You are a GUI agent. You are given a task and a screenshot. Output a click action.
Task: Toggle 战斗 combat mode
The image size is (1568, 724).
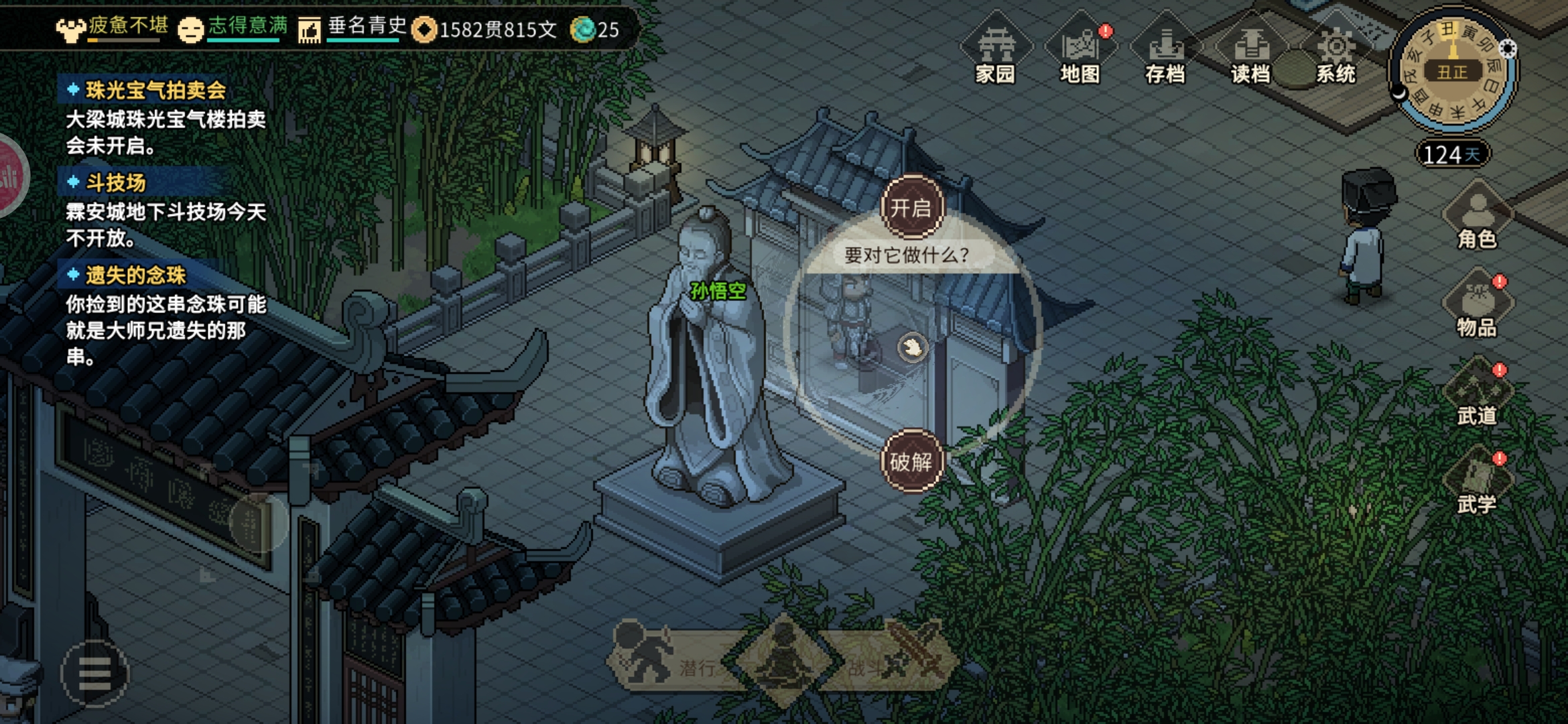pyautogui.click(x=898, y=661)
